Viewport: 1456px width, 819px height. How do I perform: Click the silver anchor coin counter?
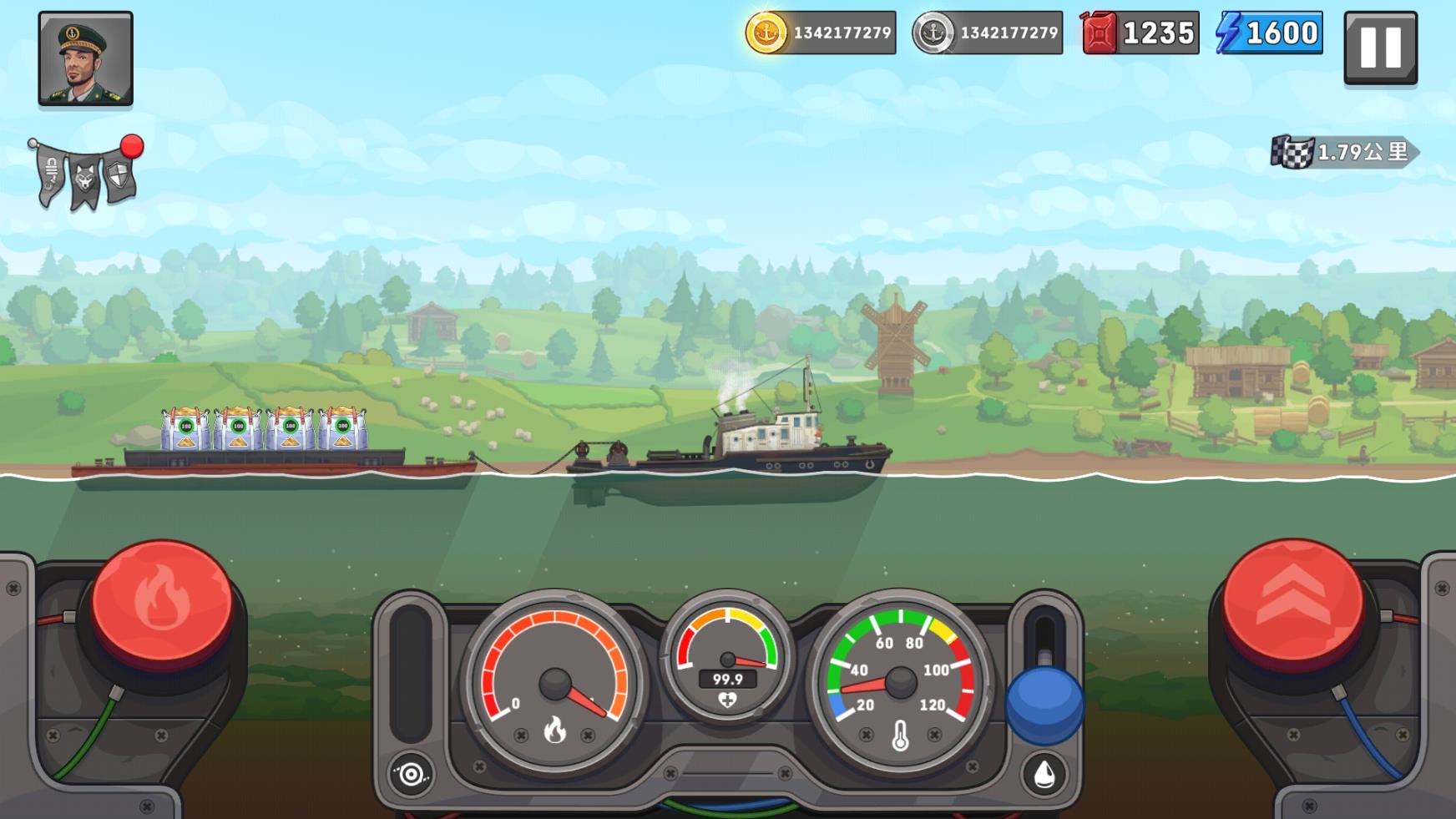[988, 33]
